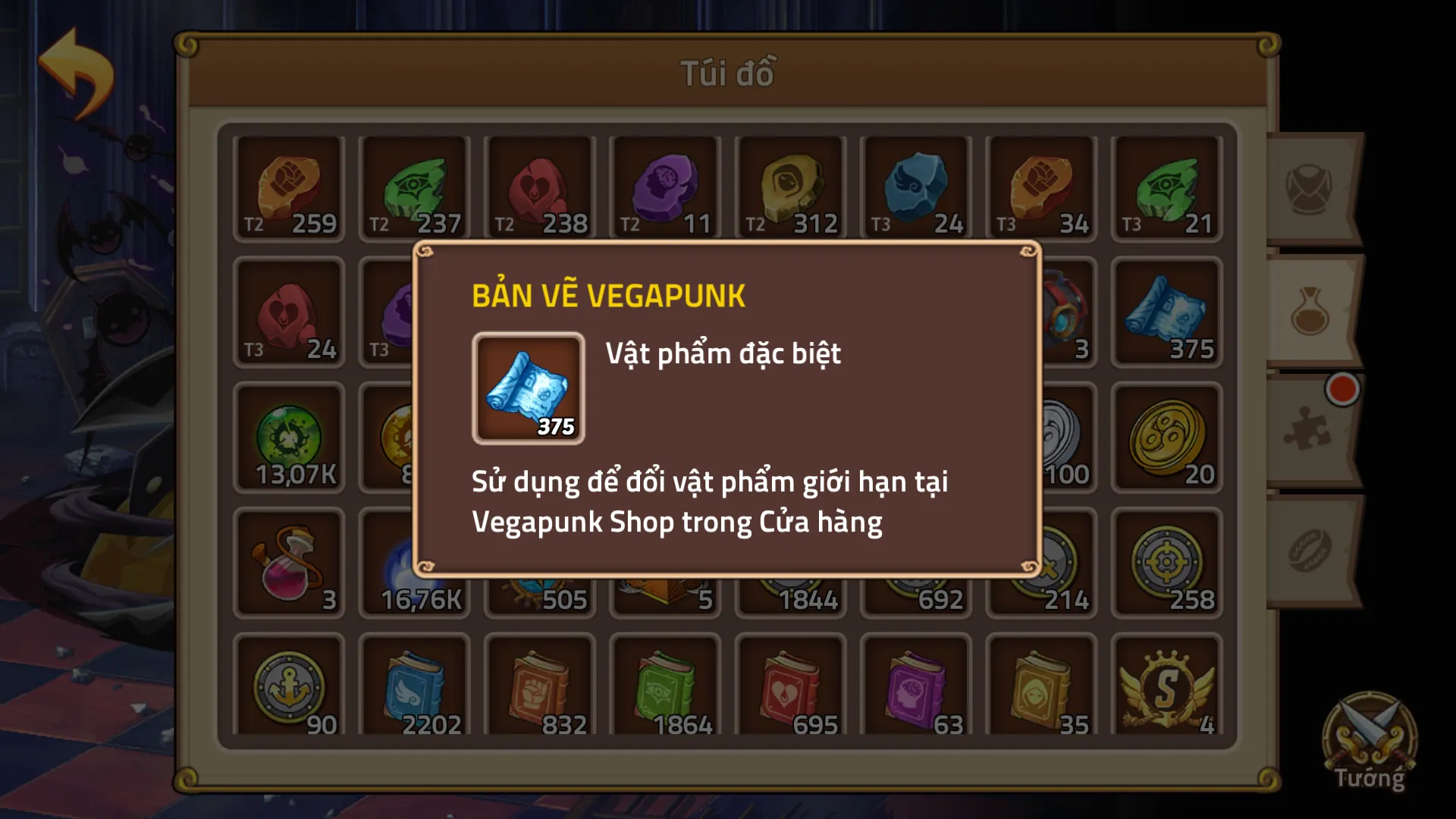The width and height of the screenshot is (1456, 819).
Task: Click the blueprint item showing 375 in the grid
Action: coord(1168,311)
